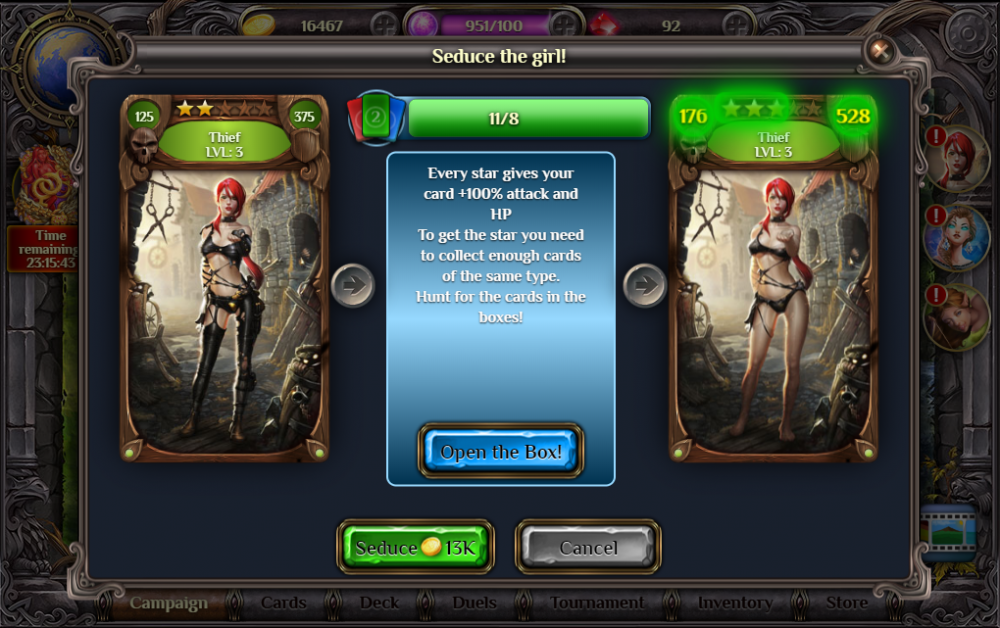Cancel the seduce dialog

[588, 547]
